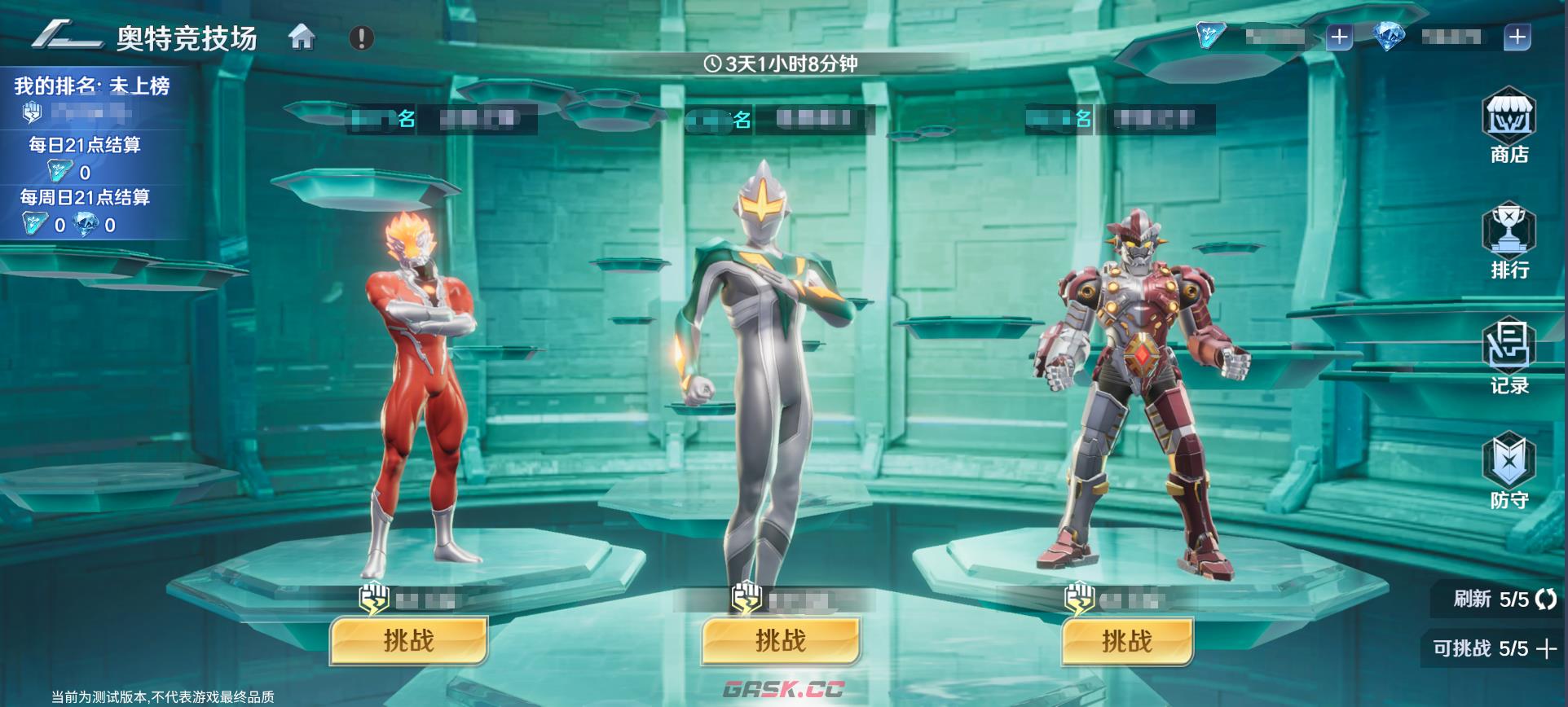Challenge the red Ultraman on the left
Image resolution: width=1568 pixels, height=707 pixels.
409,641
